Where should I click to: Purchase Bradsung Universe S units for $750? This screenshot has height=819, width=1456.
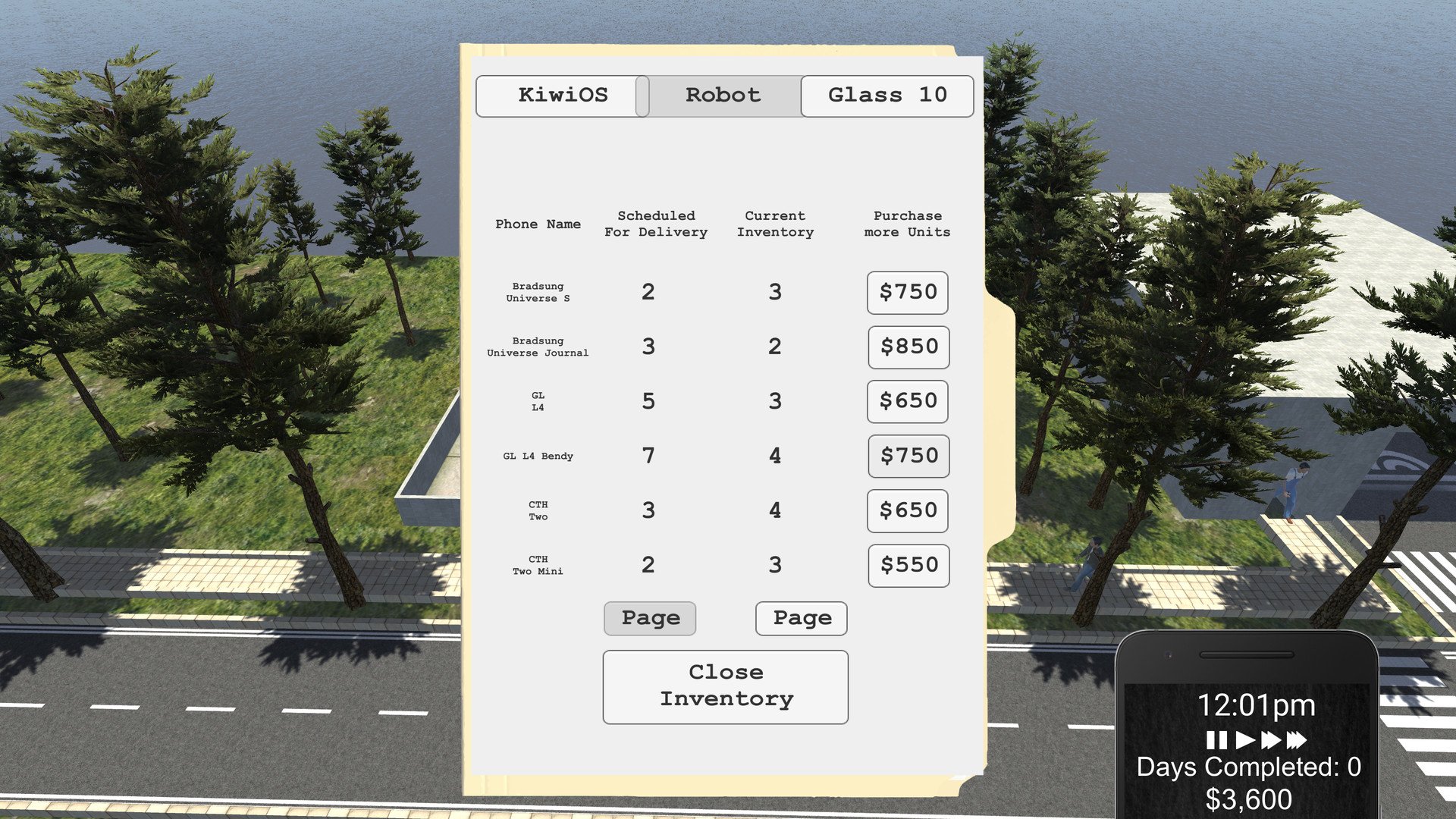tap(907, 293)
